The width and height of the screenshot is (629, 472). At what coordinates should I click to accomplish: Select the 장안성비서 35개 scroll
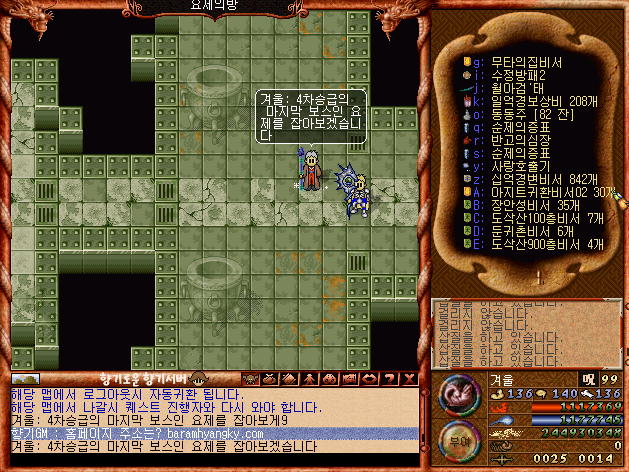(535, 205)
